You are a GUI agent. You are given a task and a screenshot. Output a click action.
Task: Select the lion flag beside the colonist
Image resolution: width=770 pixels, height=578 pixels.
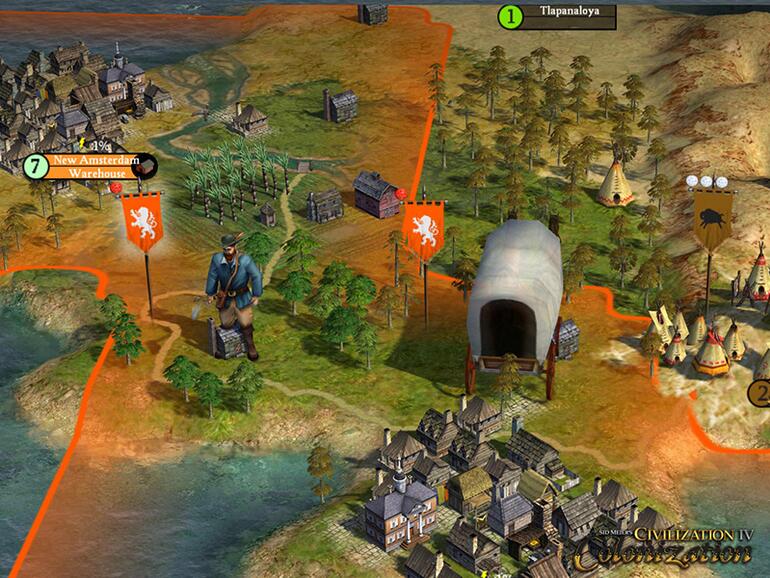tap(142, 221)
